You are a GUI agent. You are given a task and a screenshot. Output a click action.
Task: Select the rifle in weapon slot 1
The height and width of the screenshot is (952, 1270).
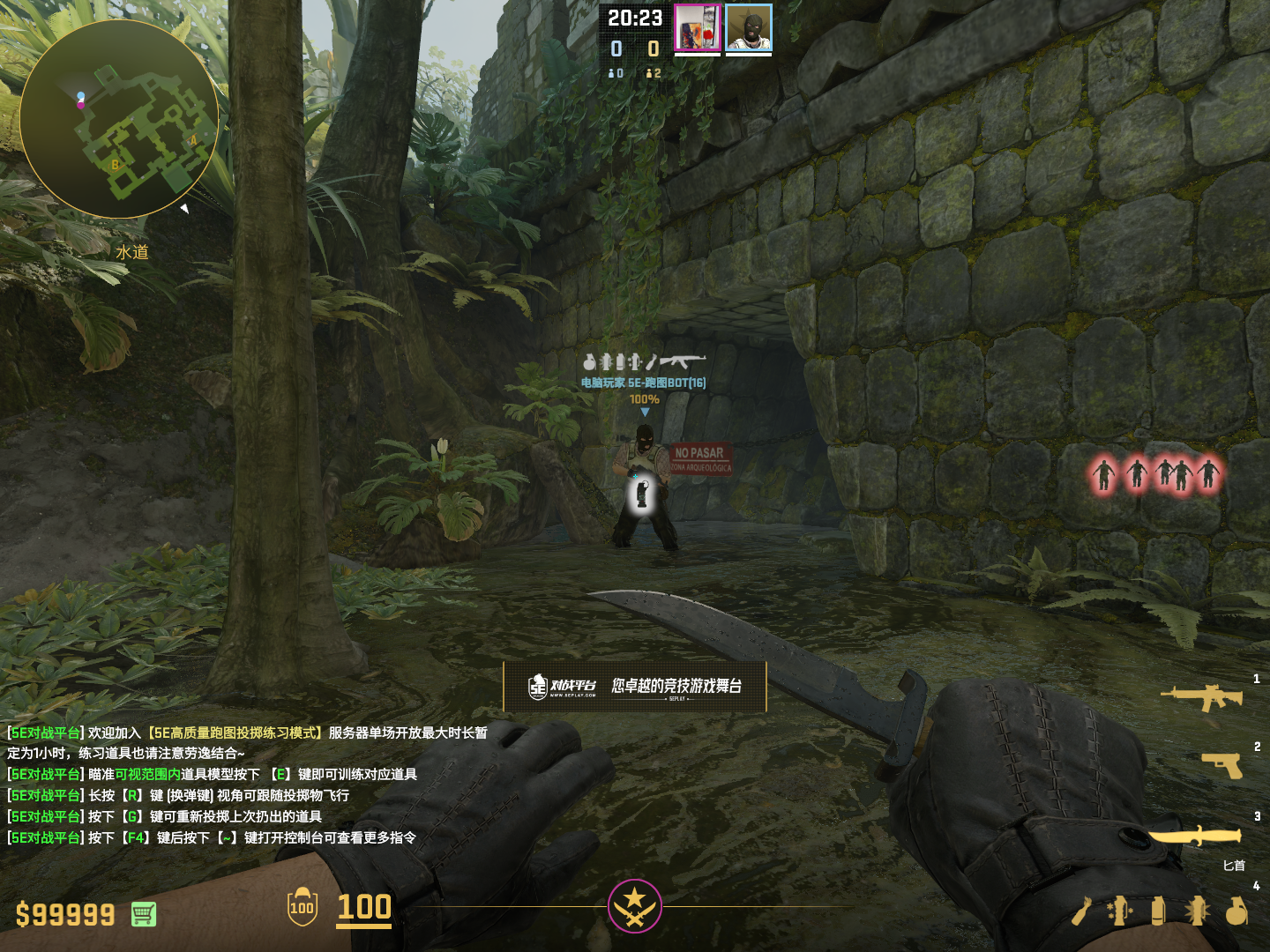(1202, 697)
